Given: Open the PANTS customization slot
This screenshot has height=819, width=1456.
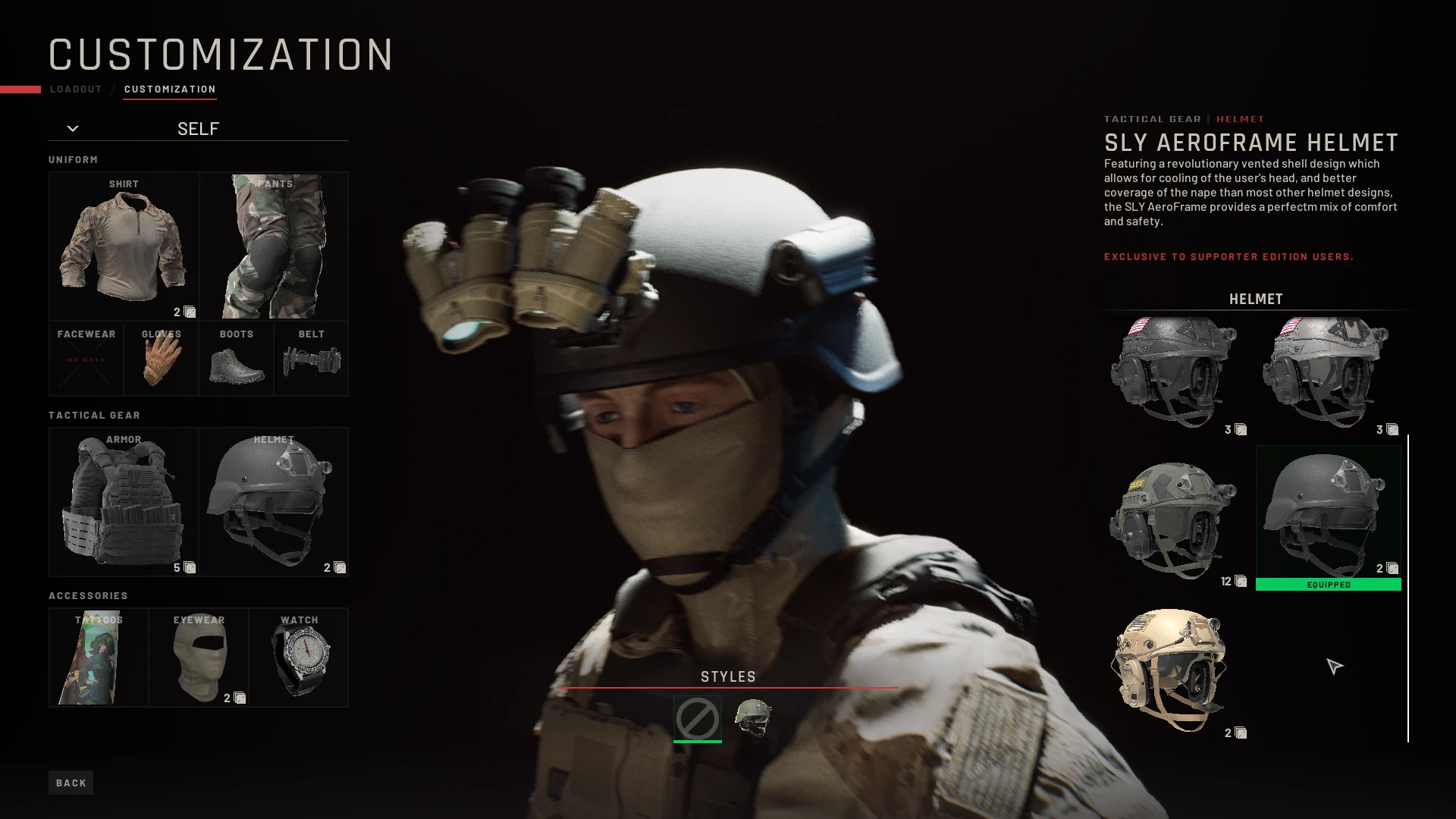Looking at the screenshot, I should pyautogui.click(x=274, y=246).
